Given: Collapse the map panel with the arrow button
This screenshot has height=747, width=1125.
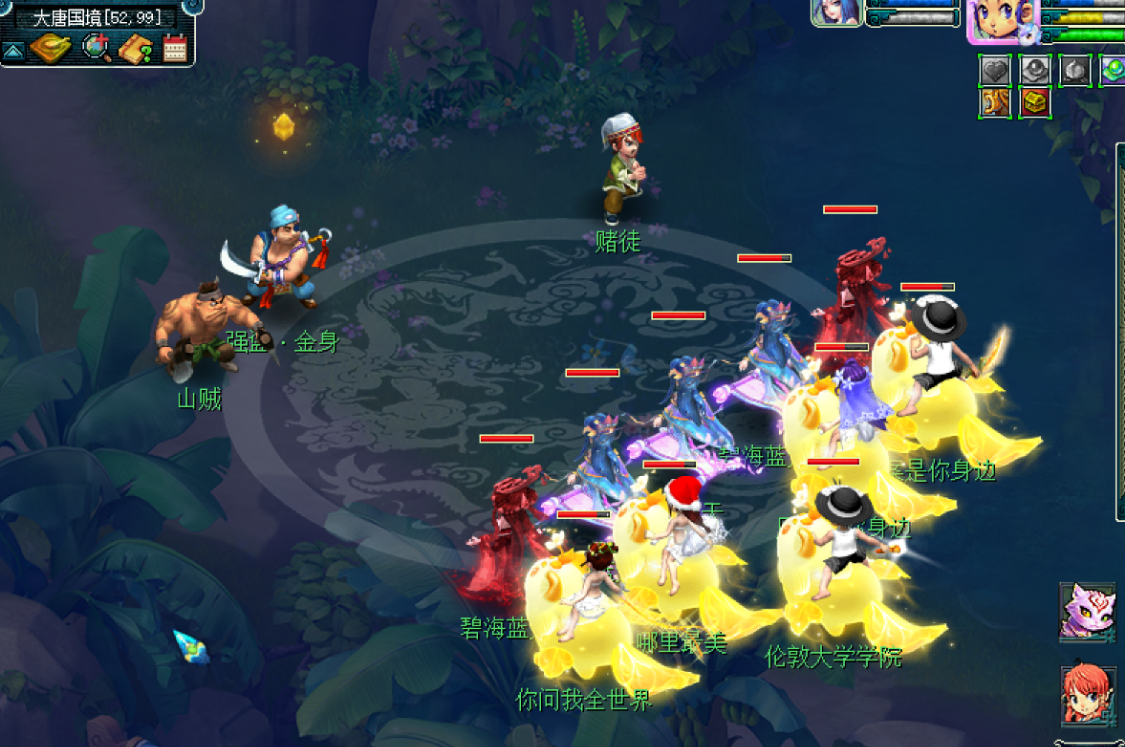Looking at the screenshot, I should pyautogui.click(x=14, y=50).
